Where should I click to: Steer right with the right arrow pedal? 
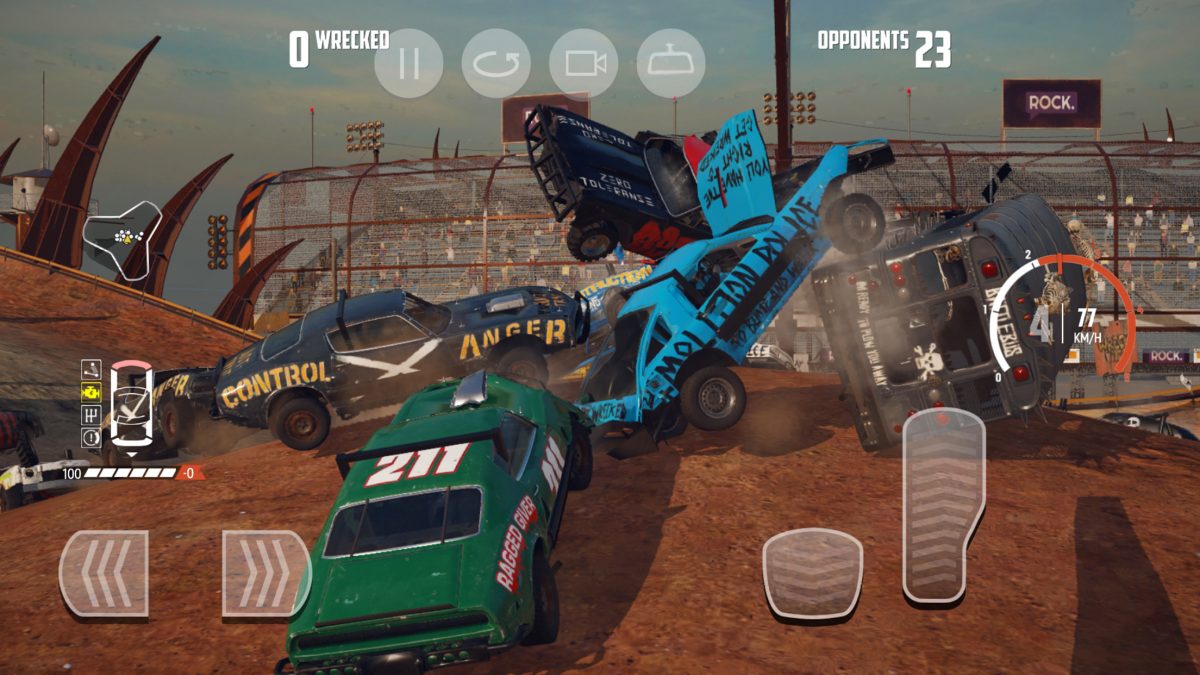265,573
